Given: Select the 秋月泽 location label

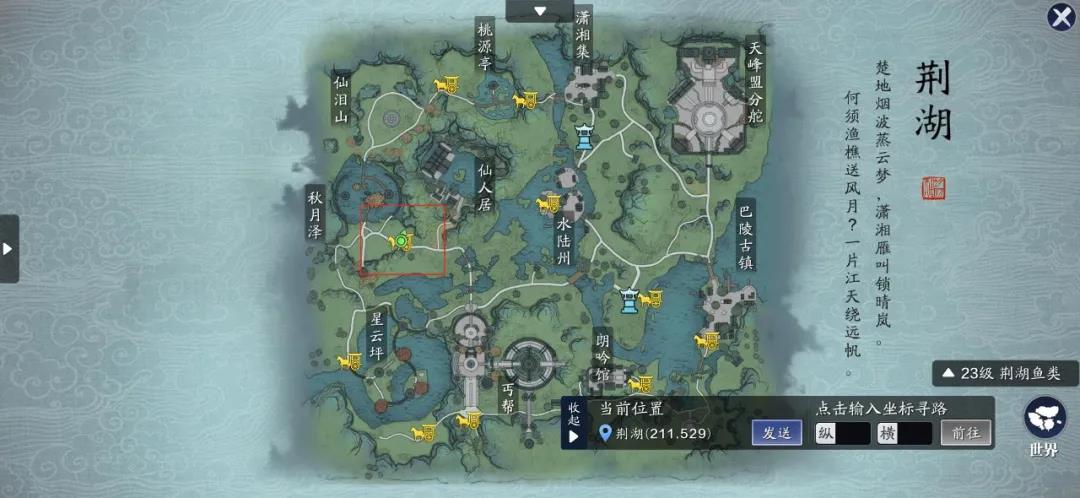Looking at the screenshot, I should tap(315, 214).
